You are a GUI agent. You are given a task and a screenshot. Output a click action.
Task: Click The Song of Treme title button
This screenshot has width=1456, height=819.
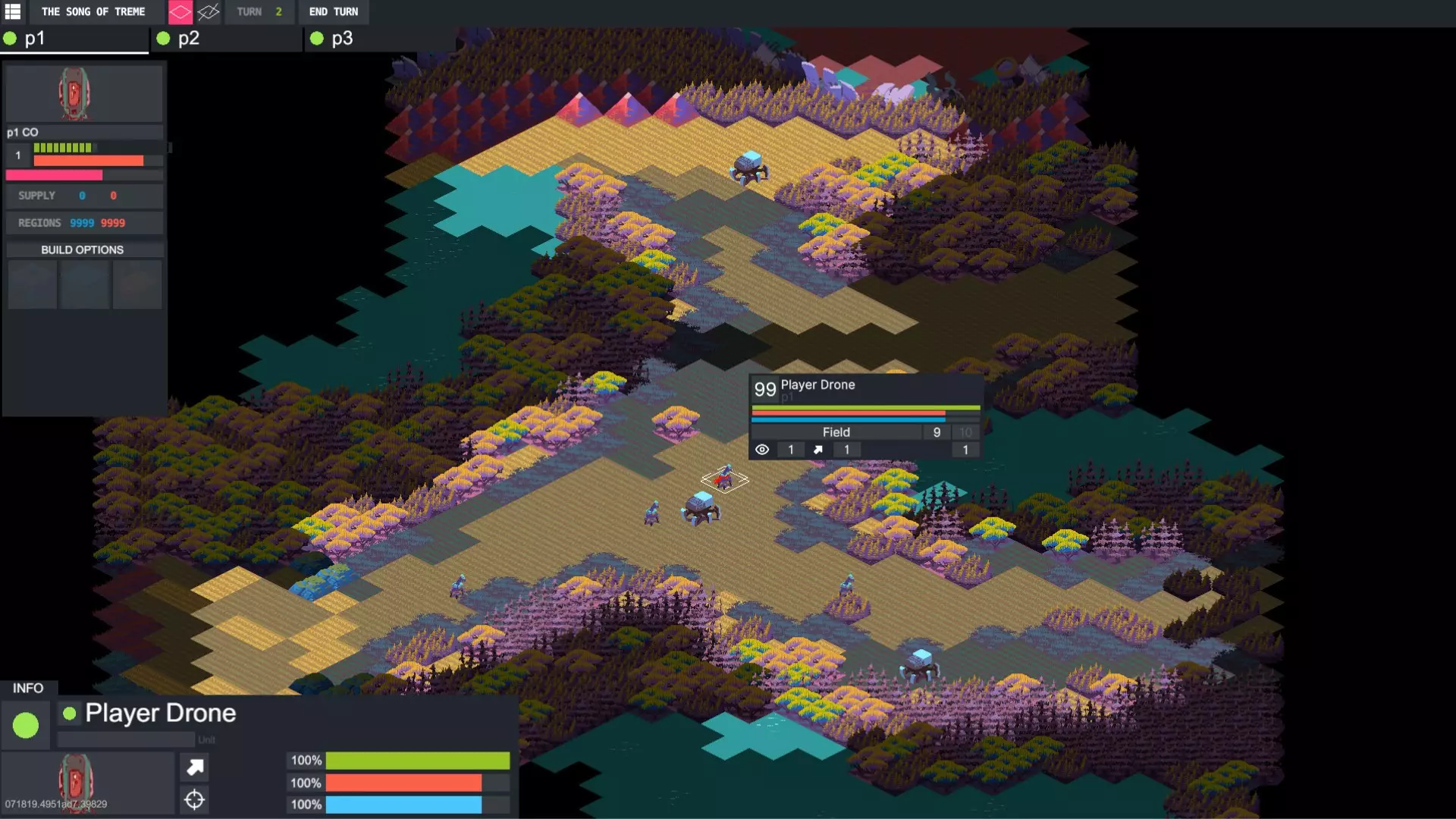(x=93, y=11)
